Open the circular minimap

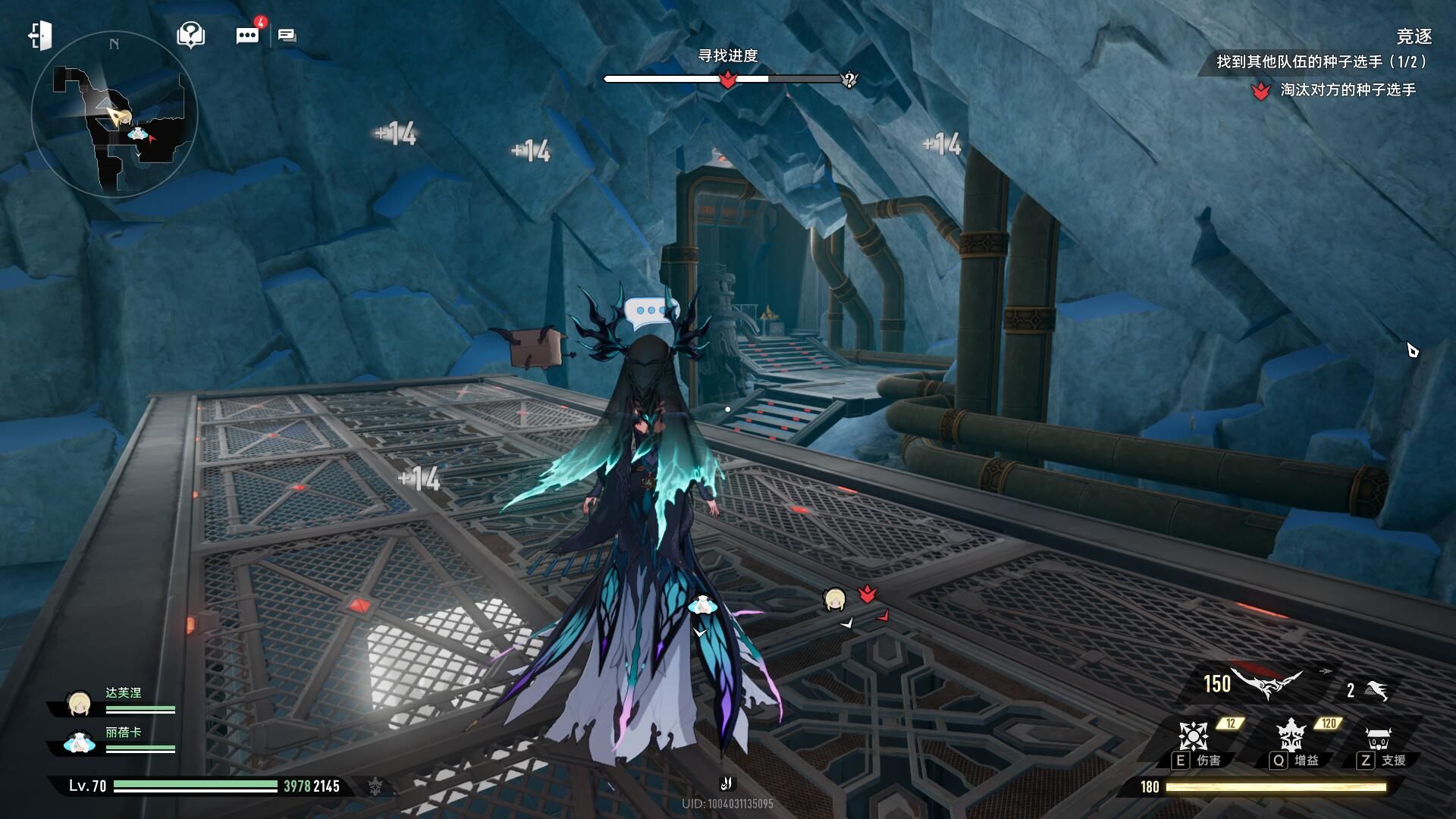click(x=115, y=115)
